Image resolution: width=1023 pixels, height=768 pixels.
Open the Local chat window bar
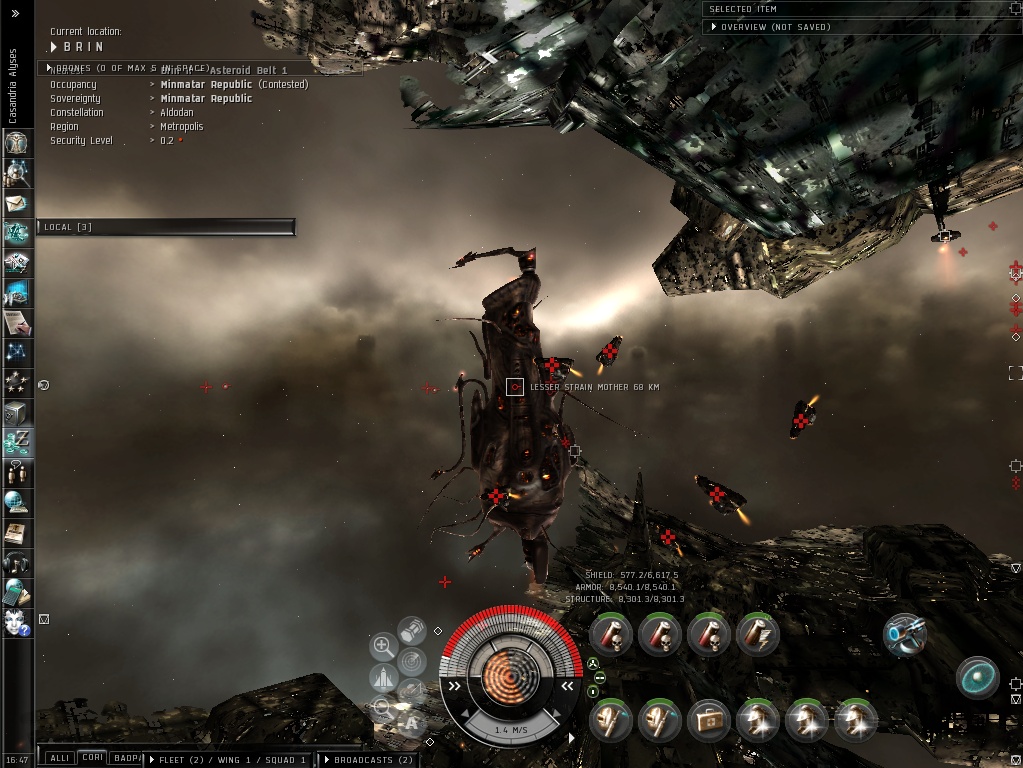coord(165,227)
